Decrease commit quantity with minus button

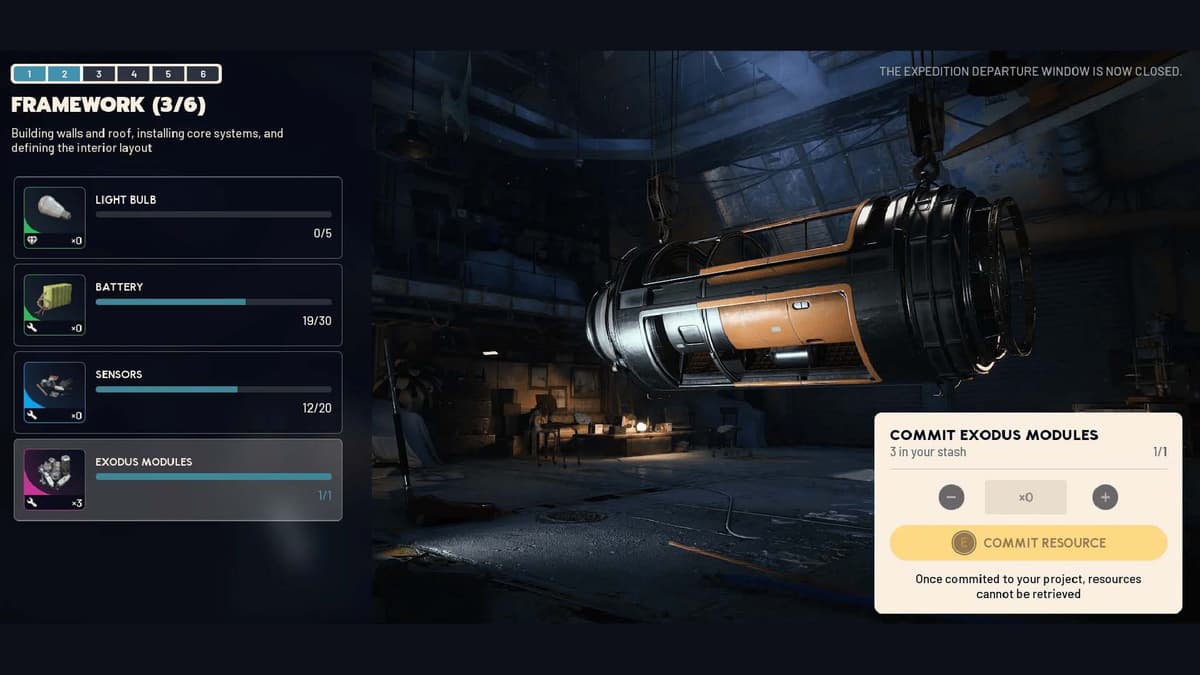[x=951, y=497]
